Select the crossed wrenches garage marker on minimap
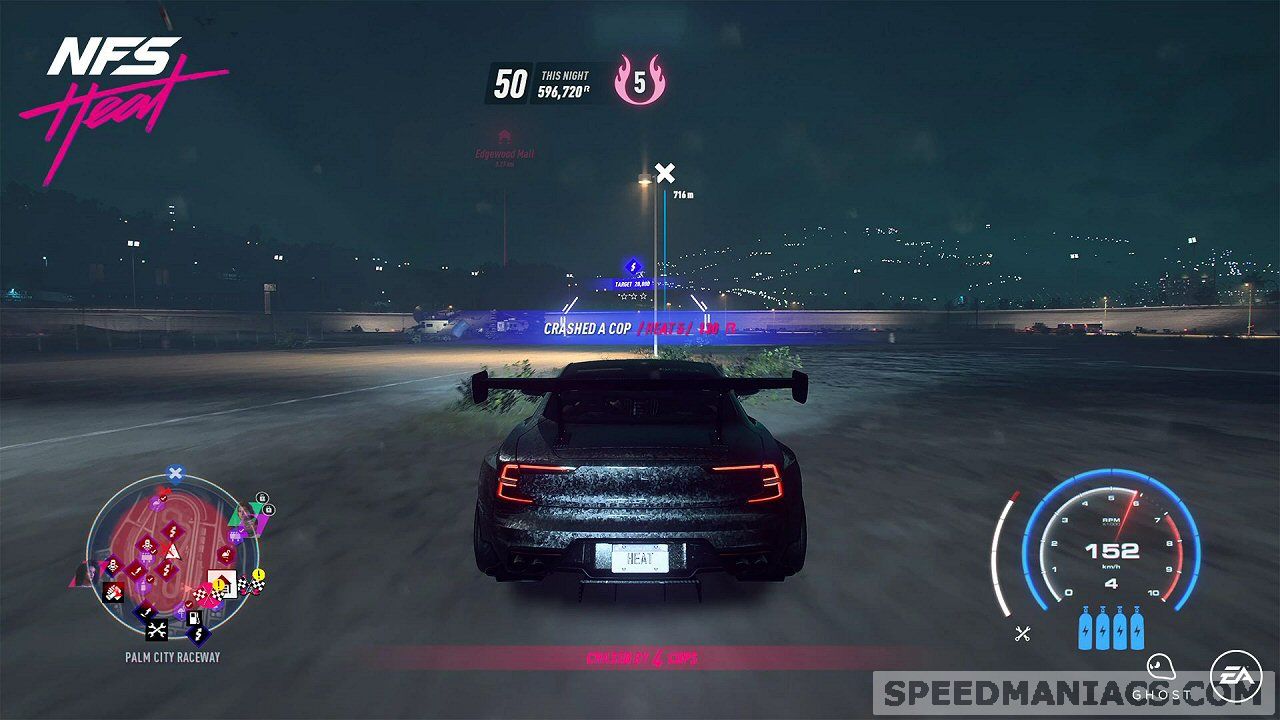Viewport: 1280px width, 720px height. coord(157,630)
